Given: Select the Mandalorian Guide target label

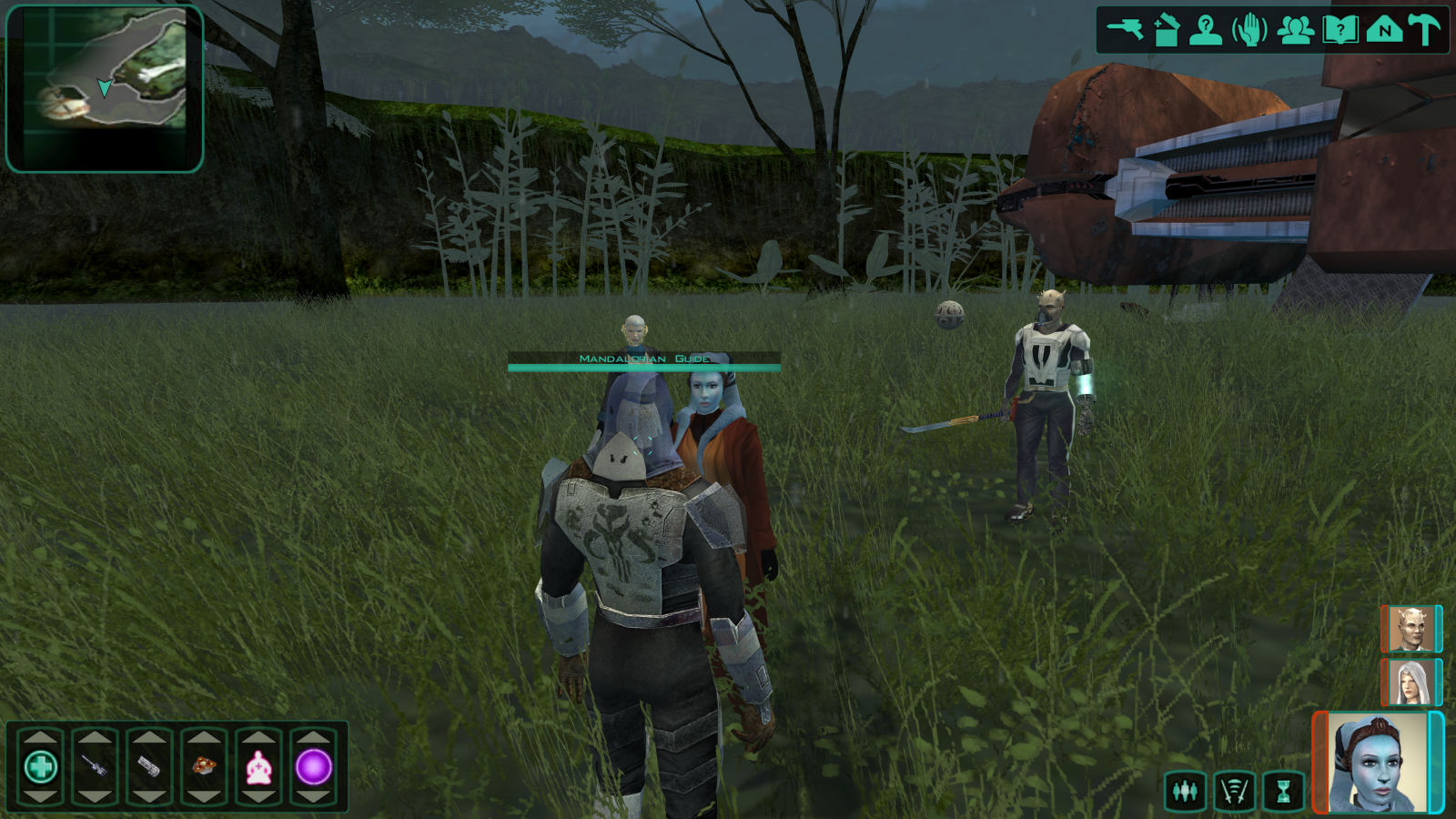Looking at the screenshot, I should (643, 359).
